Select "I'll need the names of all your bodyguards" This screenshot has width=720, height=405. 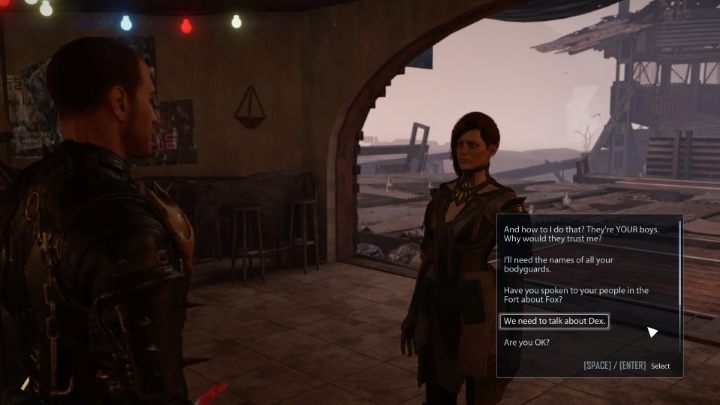567,264
